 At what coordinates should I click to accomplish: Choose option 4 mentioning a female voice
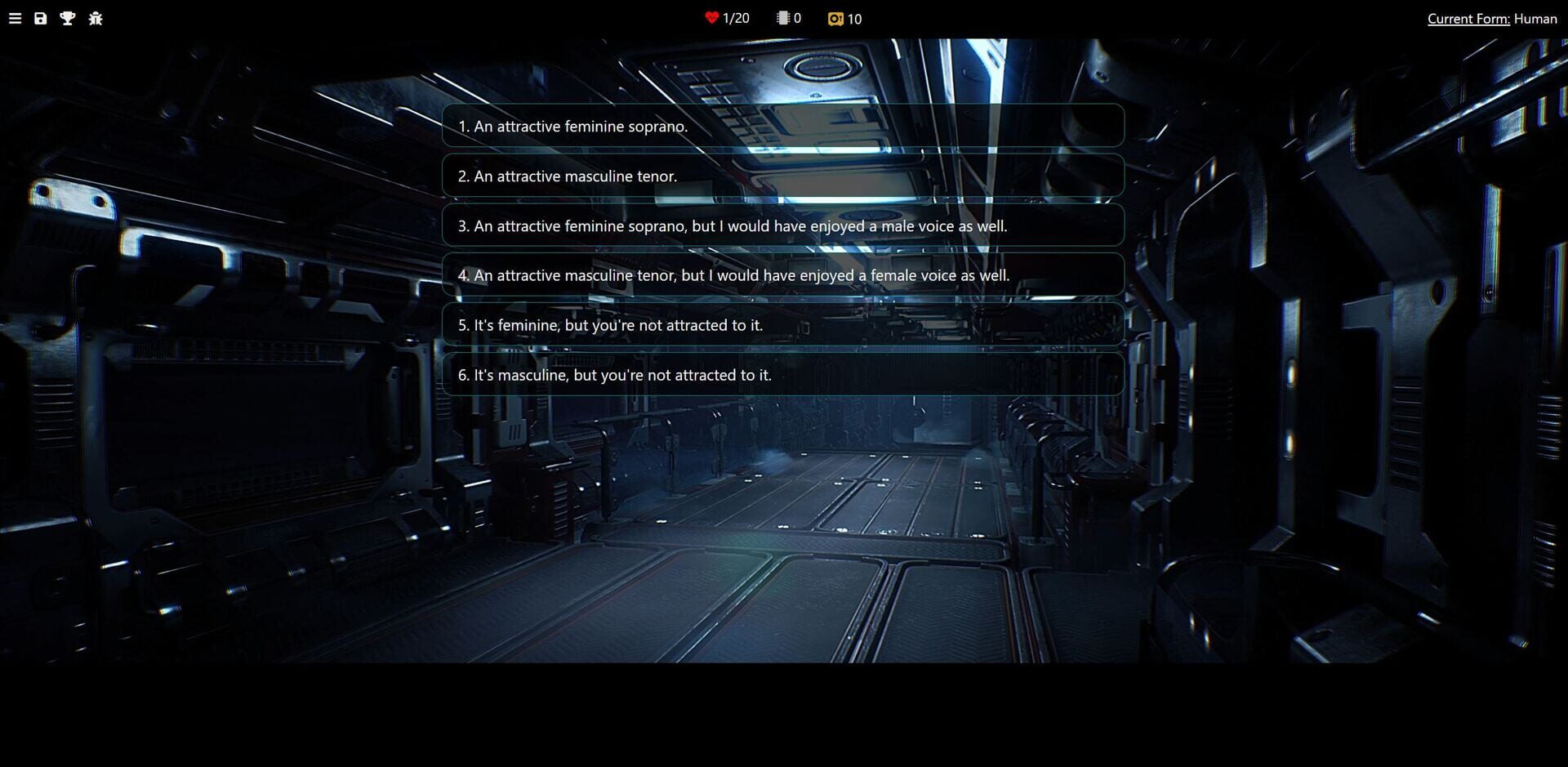click(x=782, y=275)
